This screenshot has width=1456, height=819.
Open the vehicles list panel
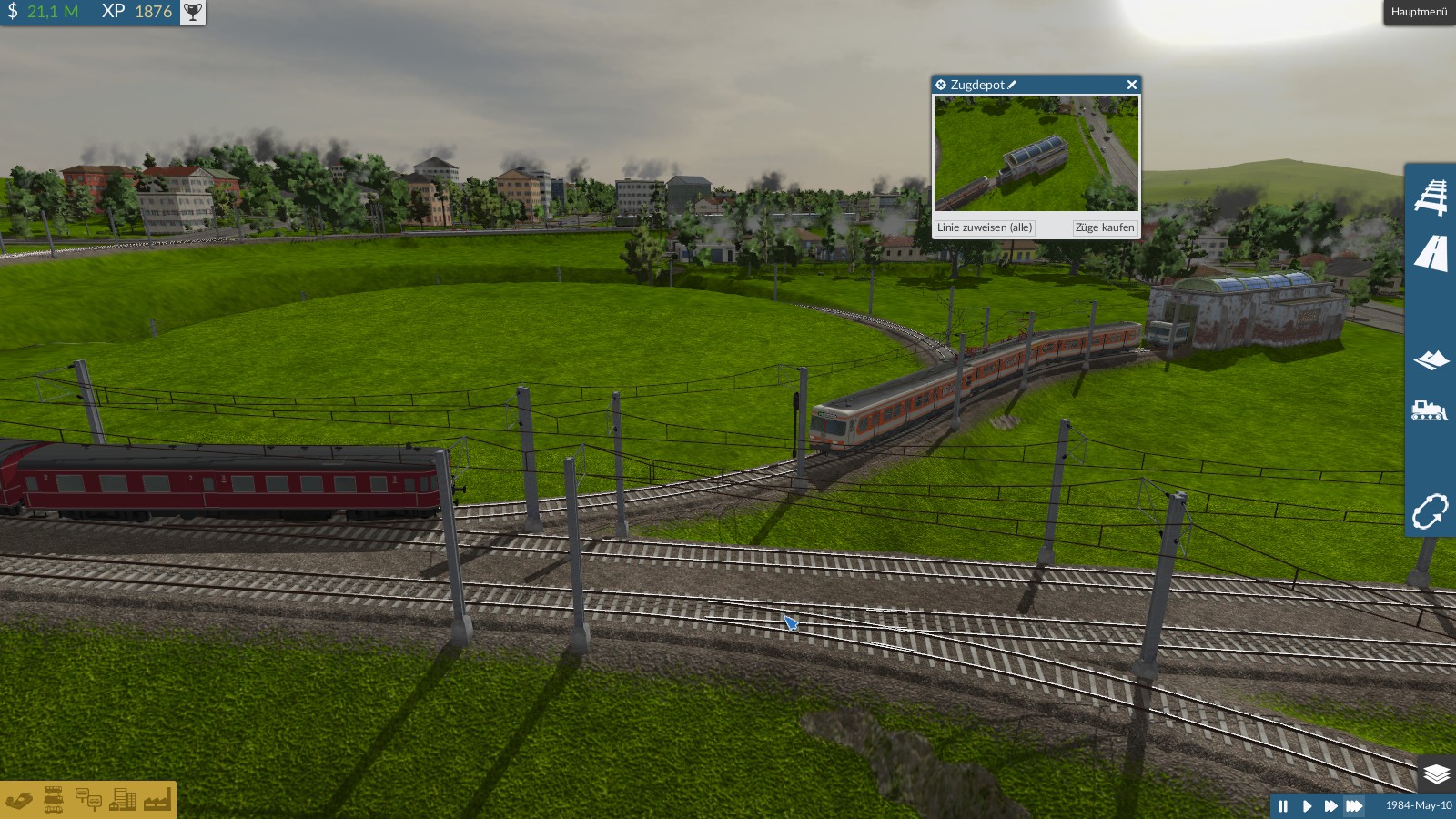[x=54, y=800]
